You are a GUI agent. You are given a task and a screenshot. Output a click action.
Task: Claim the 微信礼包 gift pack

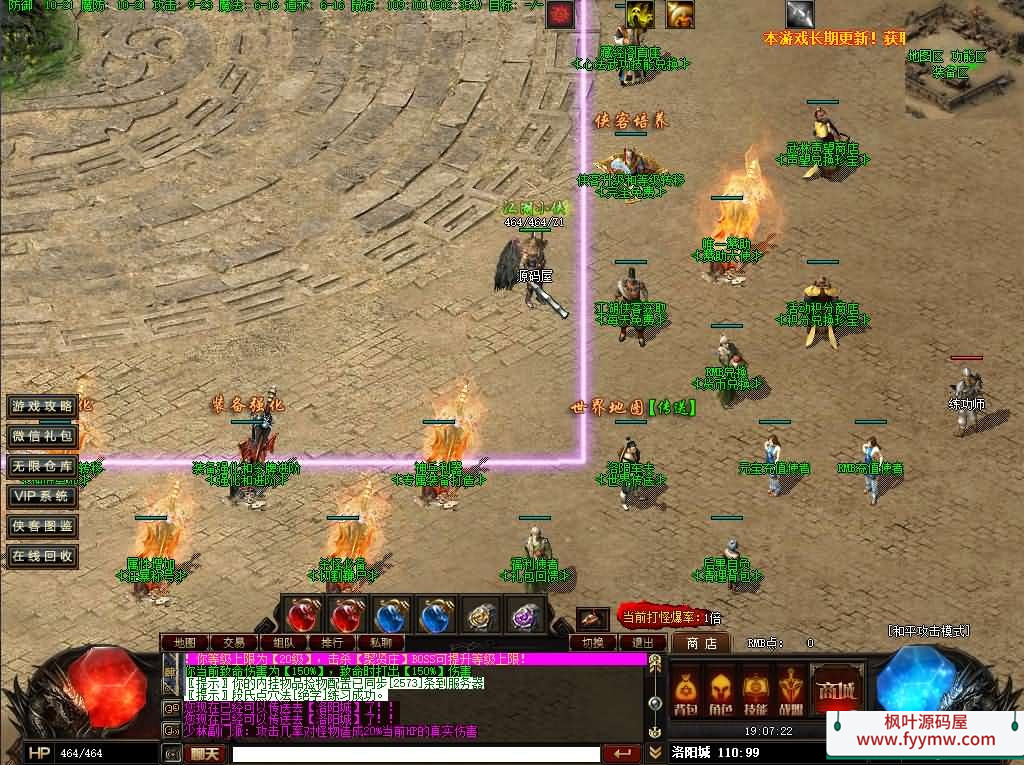[42, 436]
